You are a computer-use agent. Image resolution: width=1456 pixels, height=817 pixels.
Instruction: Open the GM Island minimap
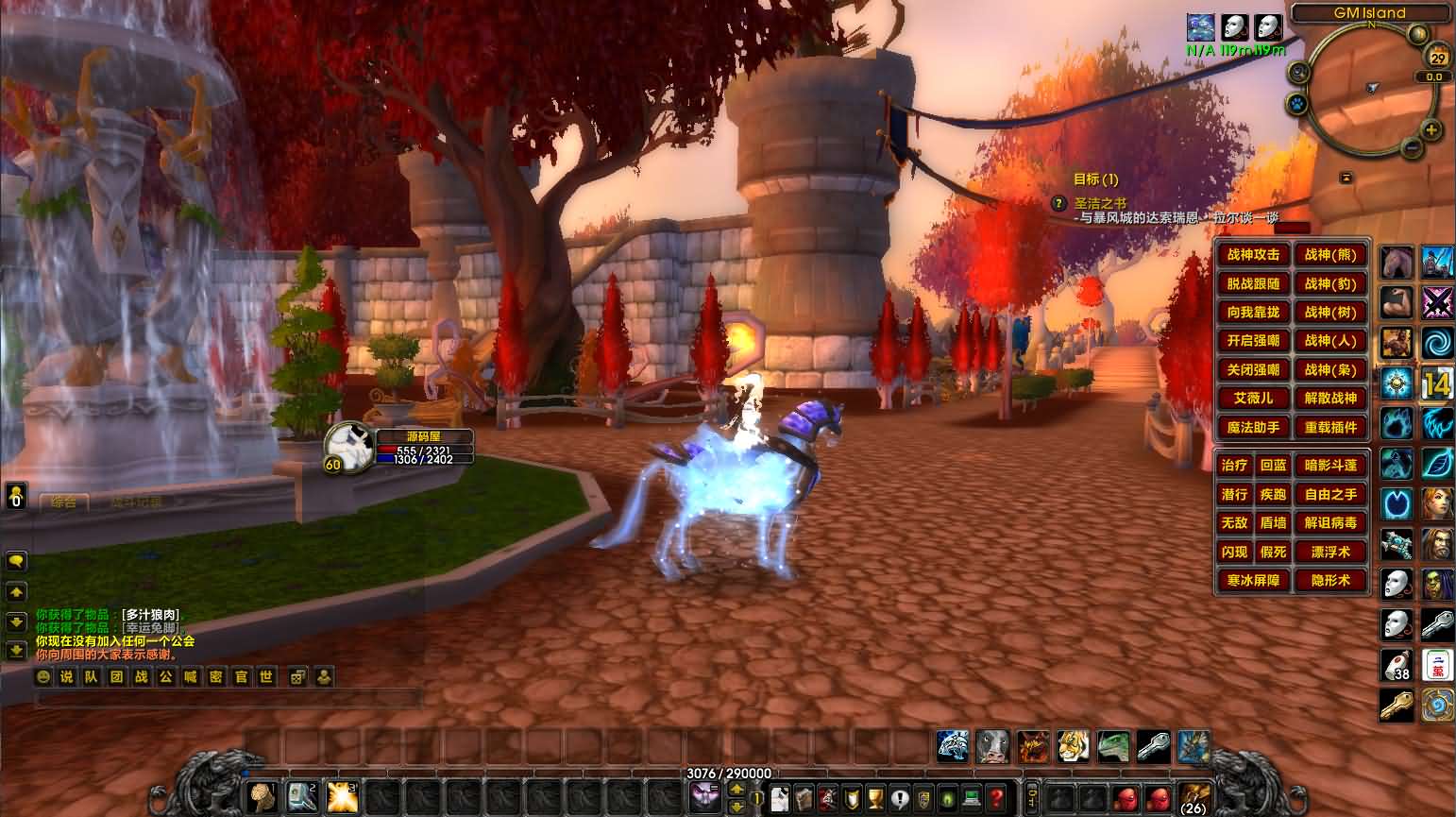[x=1371, y=88]
